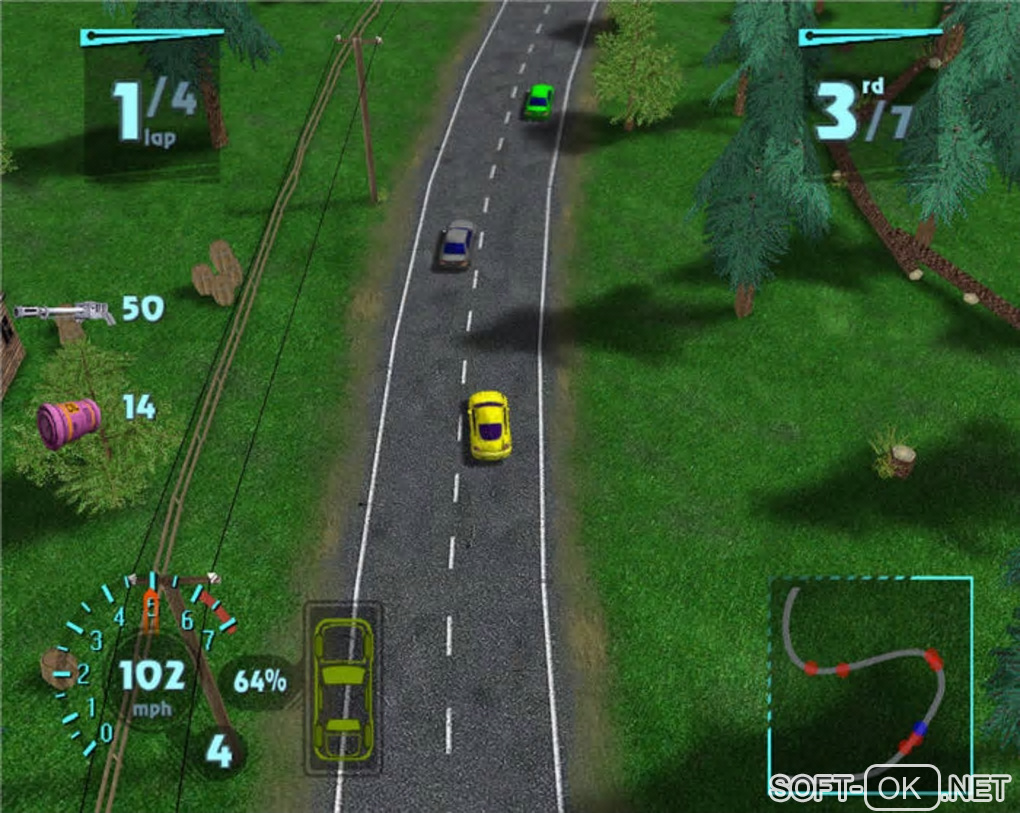This screenshot has width=1020, height=813.
Task: Click the yellow car damage indicator
Action: click(343, 686)
